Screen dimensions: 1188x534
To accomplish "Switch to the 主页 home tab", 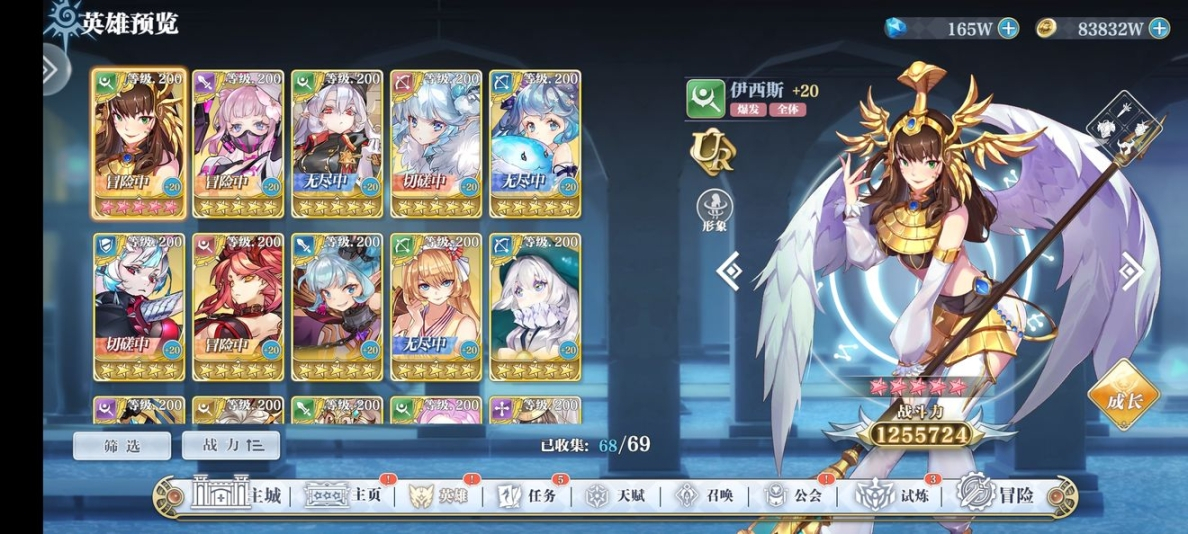I will (345, 495).
